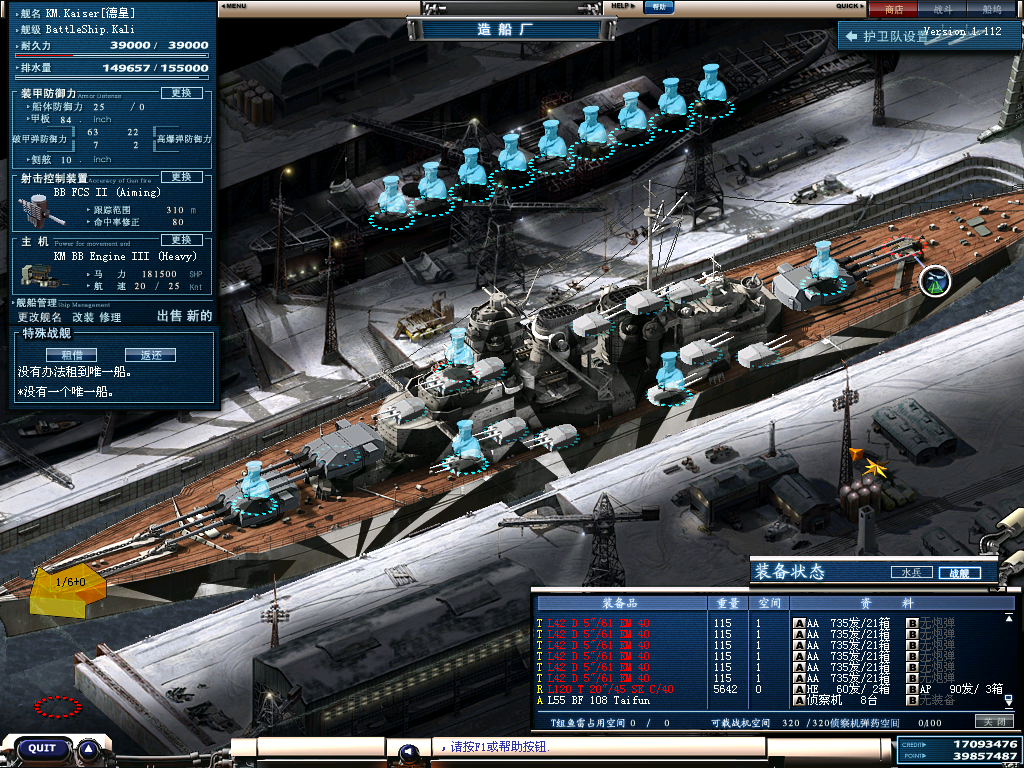Buy a new ship via 新的
1024x768 pixels.
tap(200, 316)
